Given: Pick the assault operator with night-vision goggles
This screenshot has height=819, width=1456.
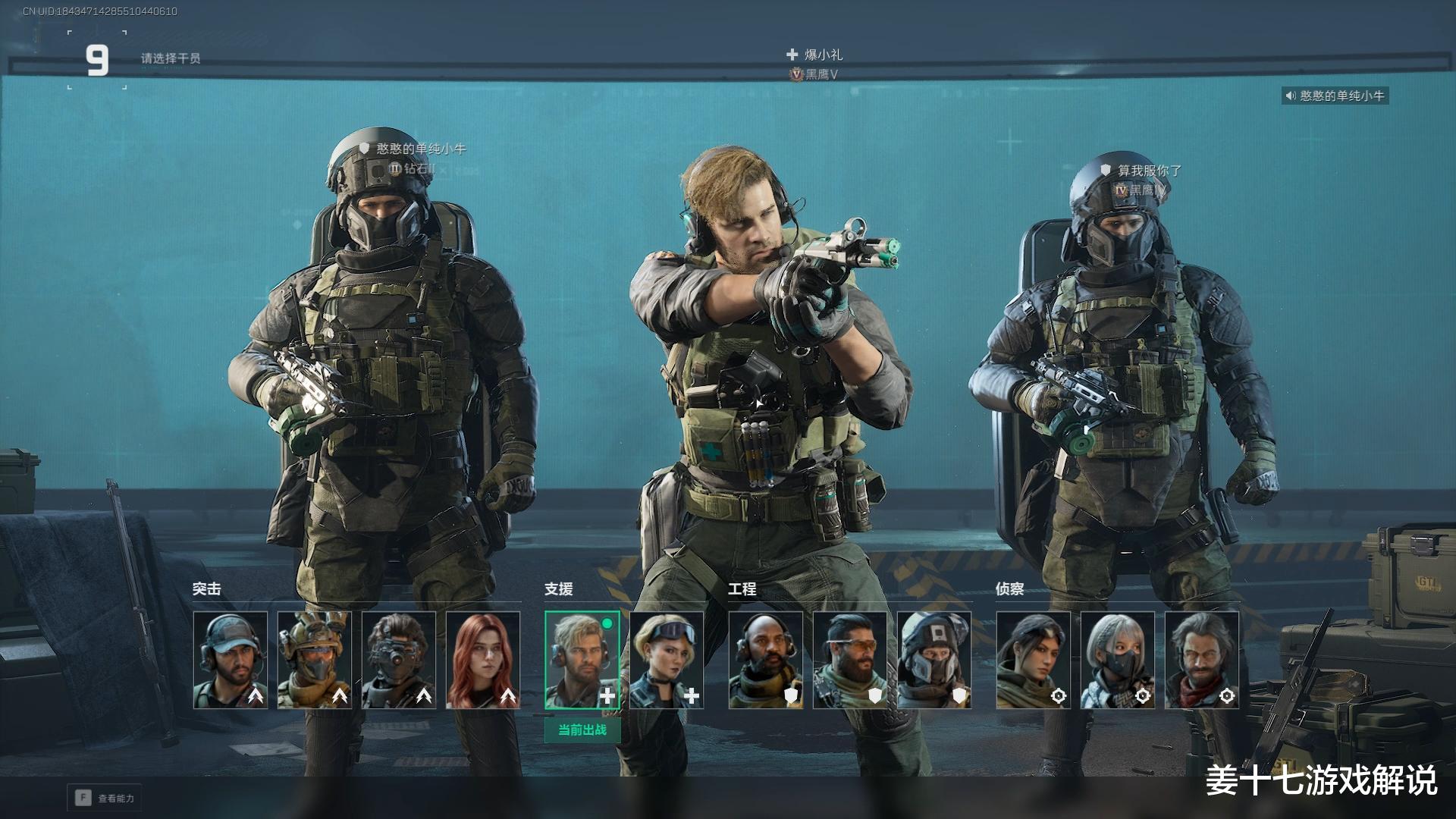Looking at the screenshot, I should (x=399, y=660).
